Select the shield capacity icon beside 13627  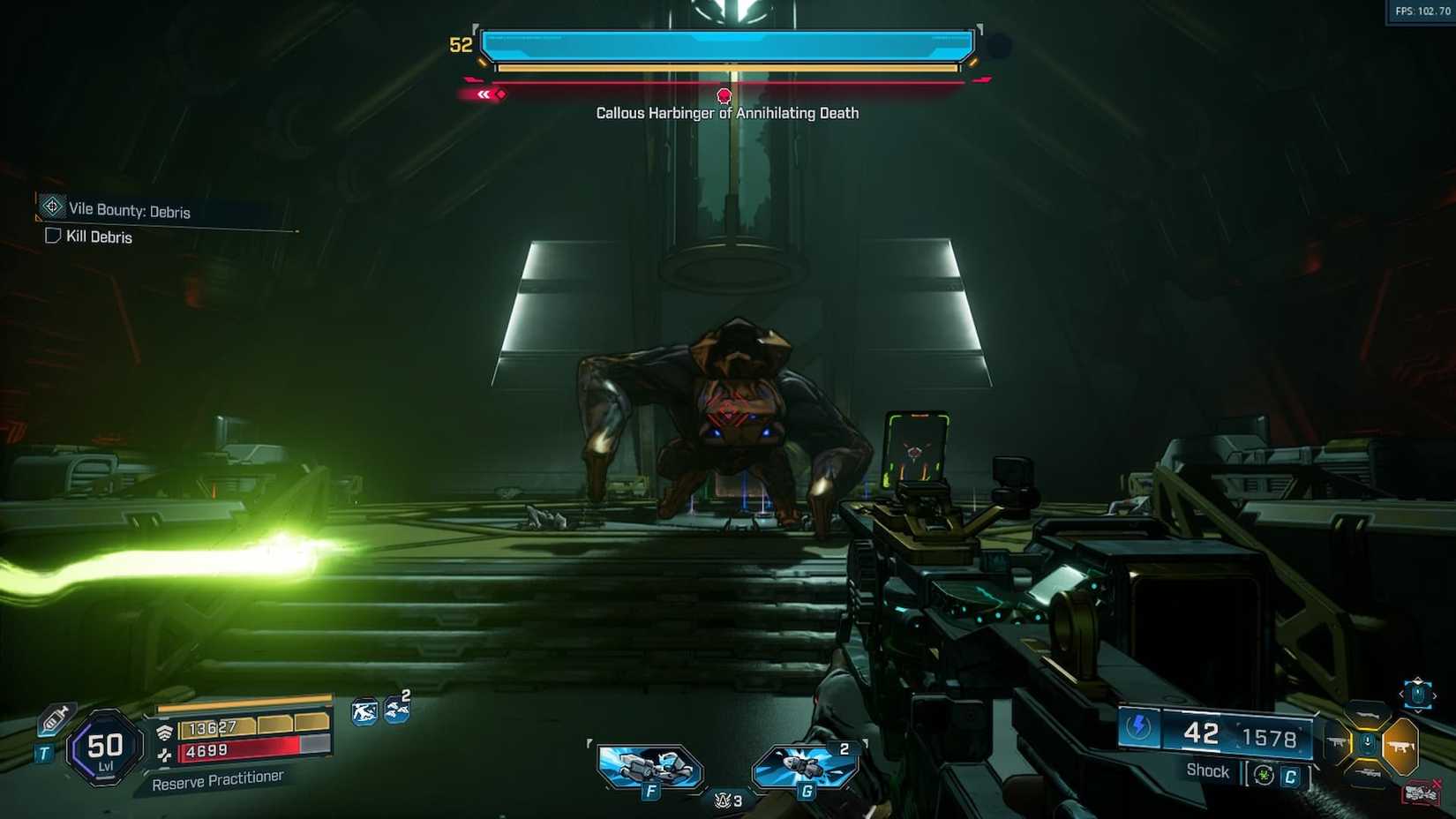point(166,732)
